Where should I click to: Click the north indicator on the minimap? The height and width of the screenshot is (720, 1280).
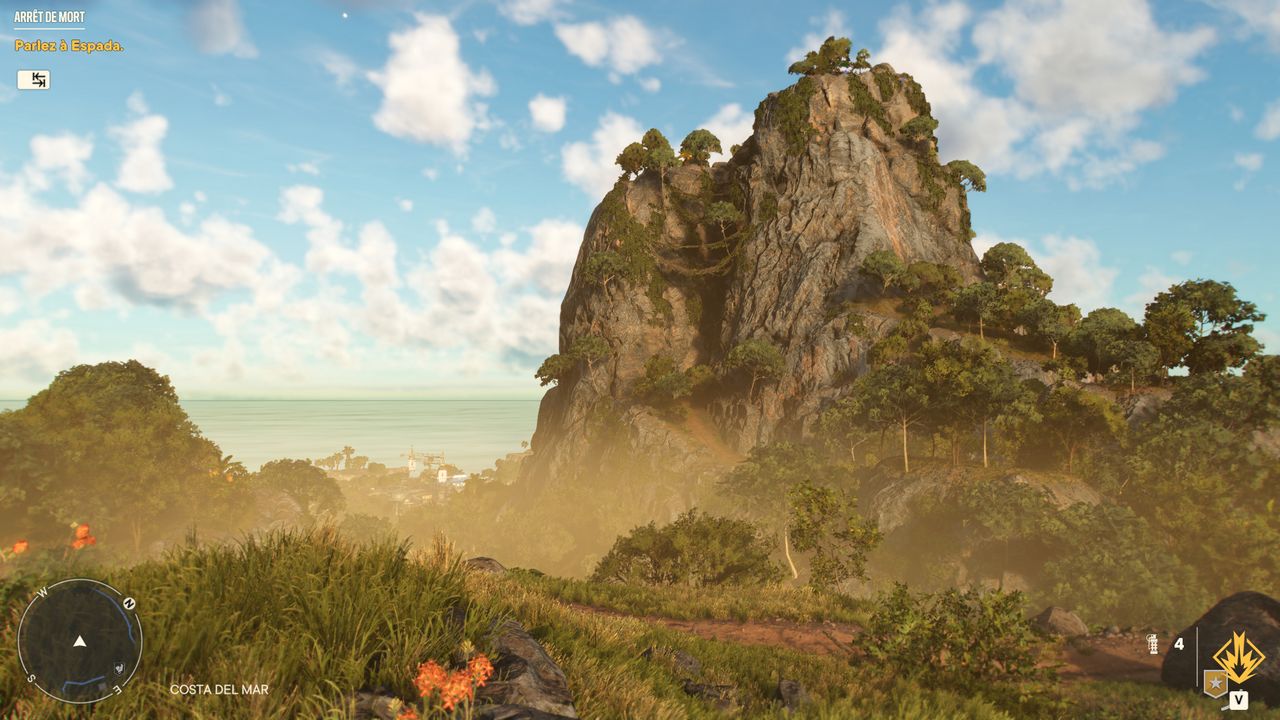[x=129, y=604]
